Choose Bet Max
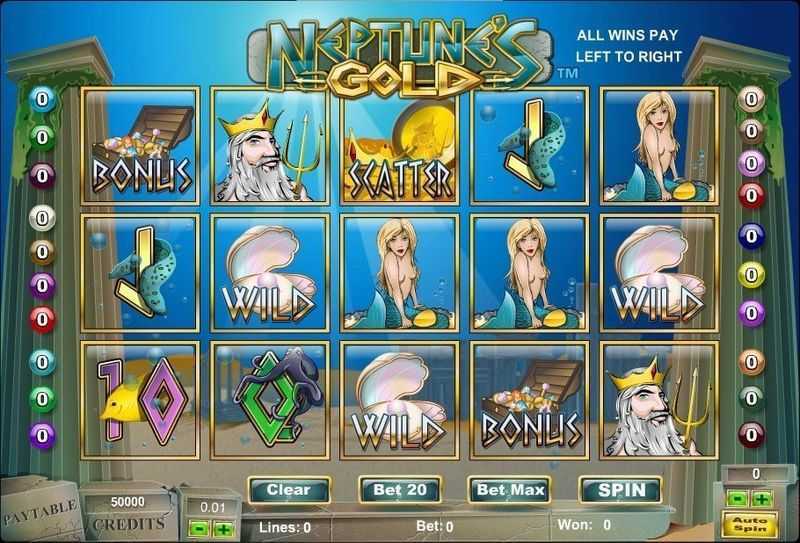Image resolution: width=800 pixels, height=543 pixels. pyautogui.click(x=510, y=490)
